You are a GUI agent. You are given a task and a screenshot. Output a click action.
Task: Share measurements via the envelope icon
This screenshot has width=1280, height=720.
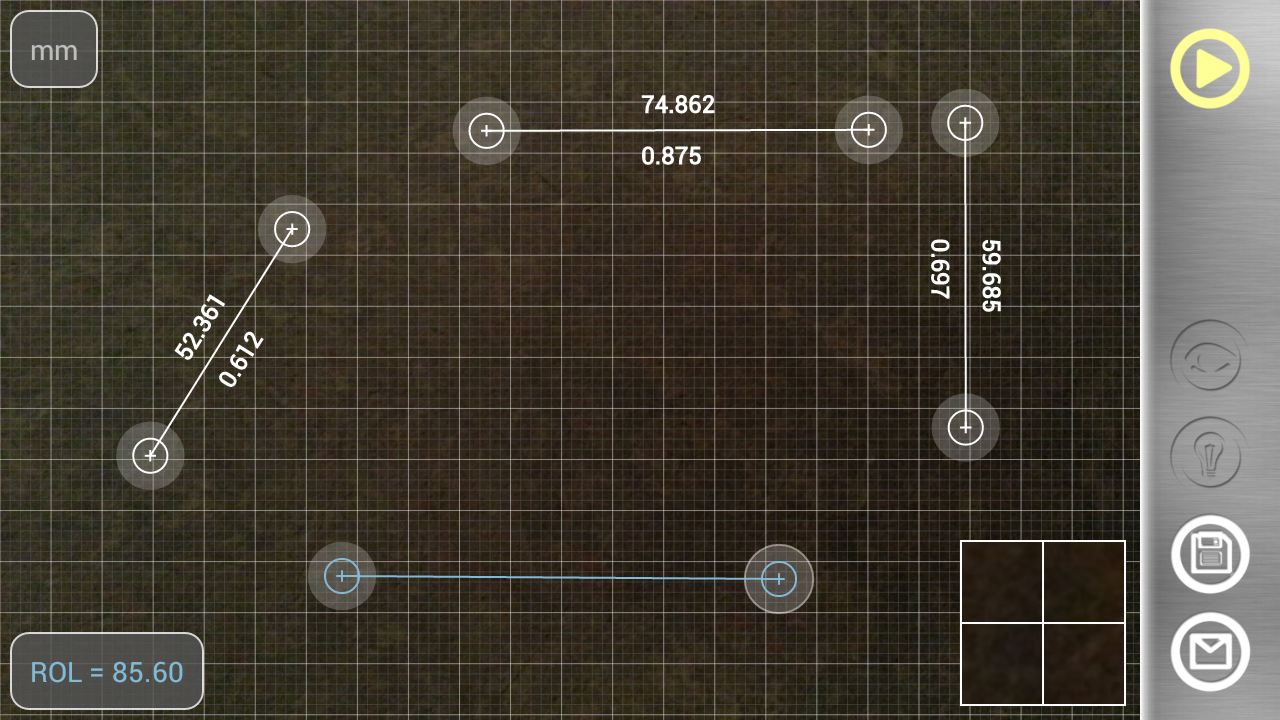coord(1208,651)
